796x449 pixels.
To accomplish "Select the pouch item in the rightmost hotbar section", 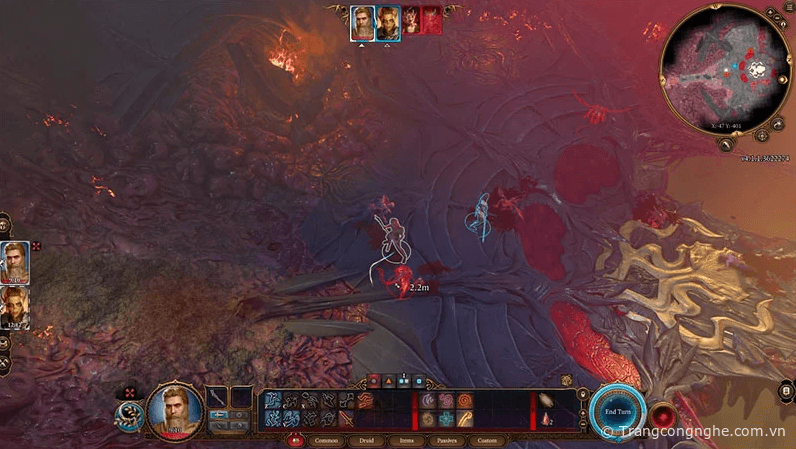I will [547, 400].
